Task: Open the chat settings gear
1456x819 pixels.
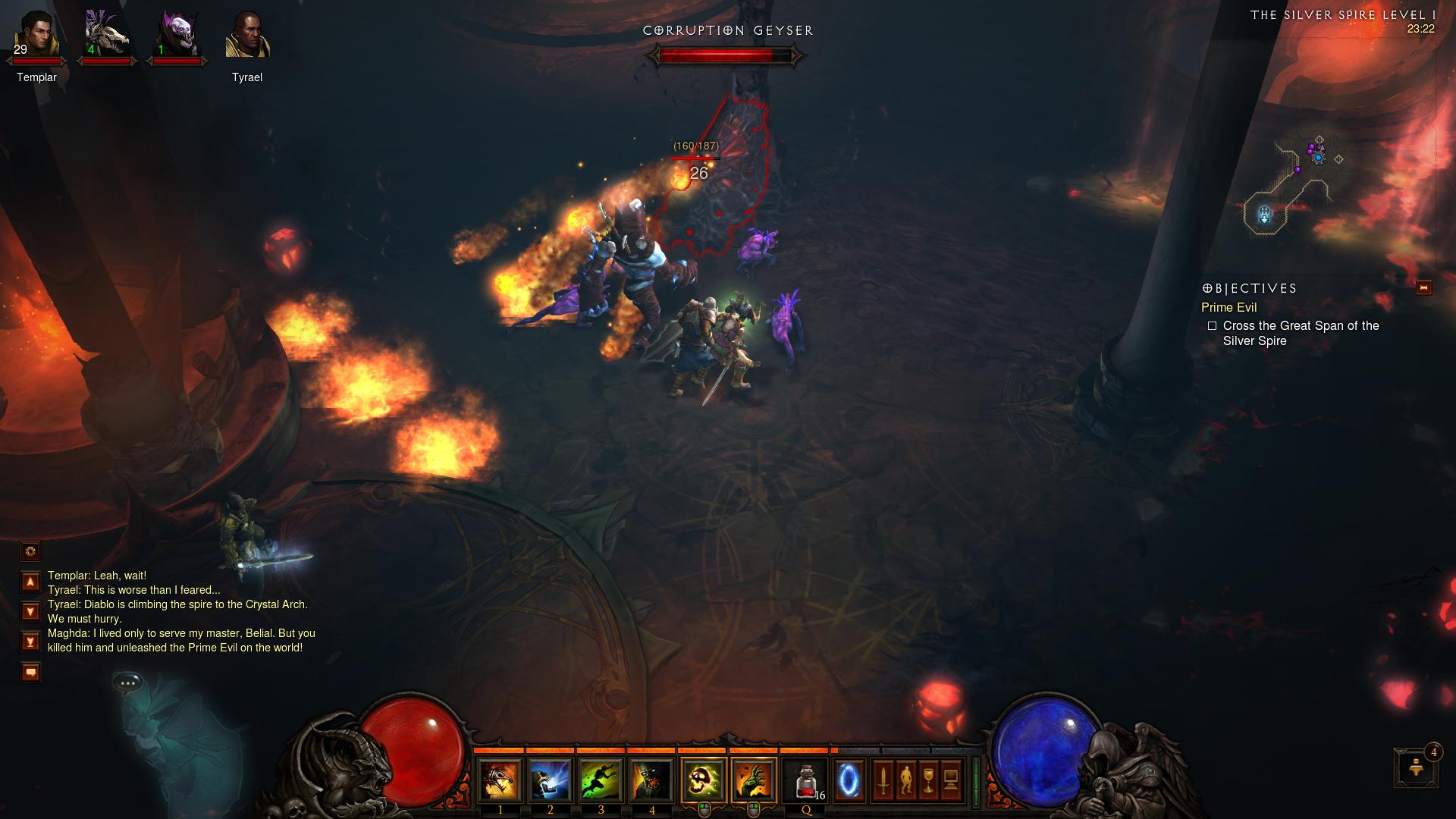Action: (30, 551)
